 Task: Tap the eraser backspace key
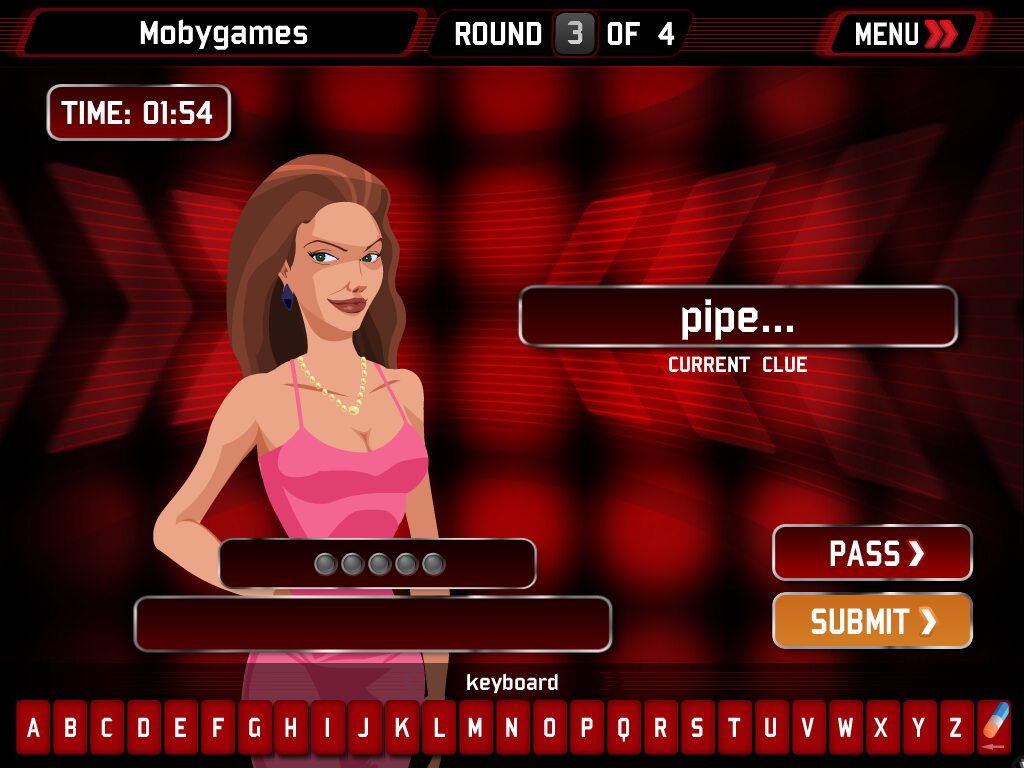click(x=994, y=727)
